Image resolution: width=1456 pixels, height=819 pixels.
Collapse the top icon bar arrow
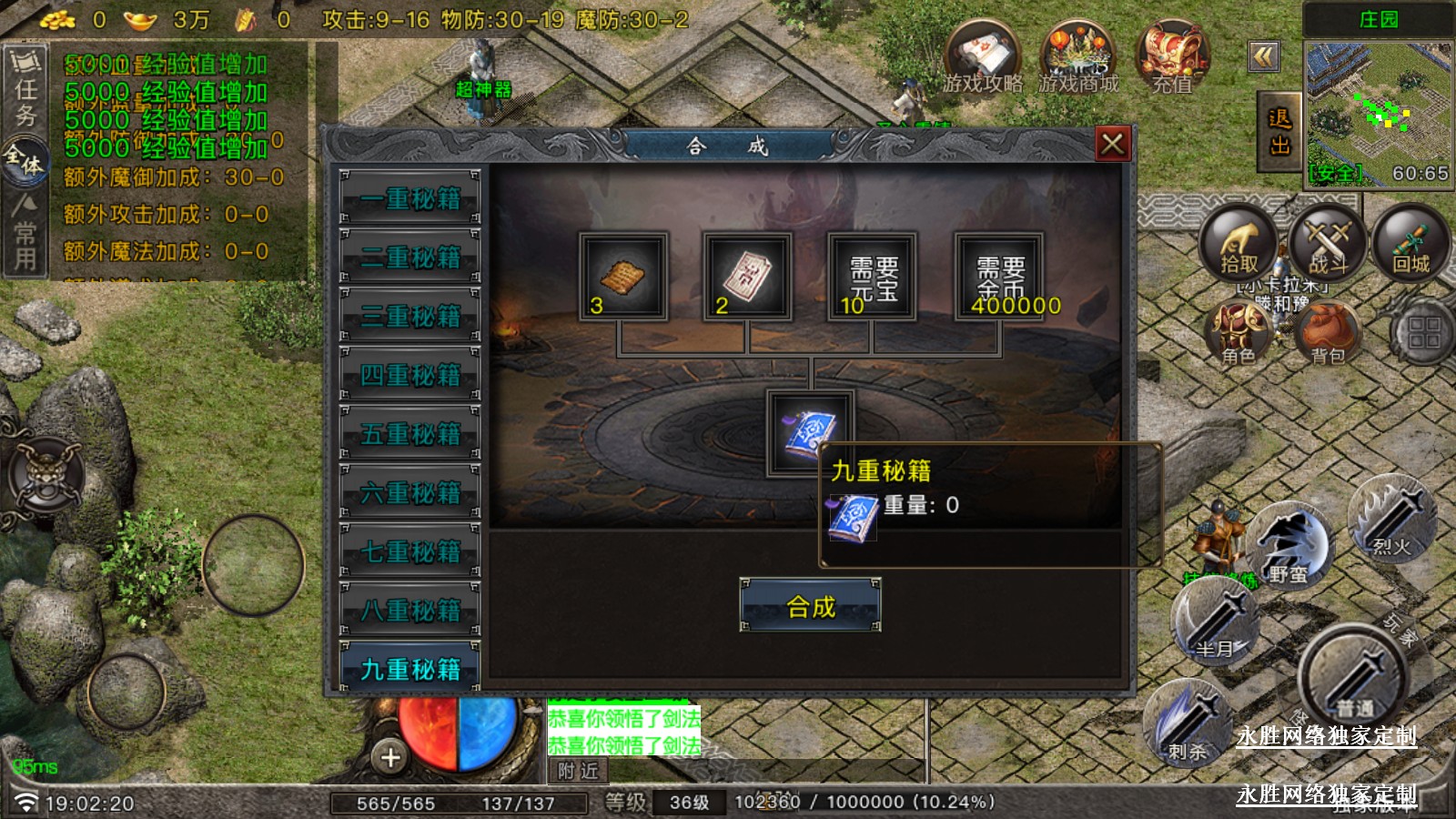click(1264, 57)
